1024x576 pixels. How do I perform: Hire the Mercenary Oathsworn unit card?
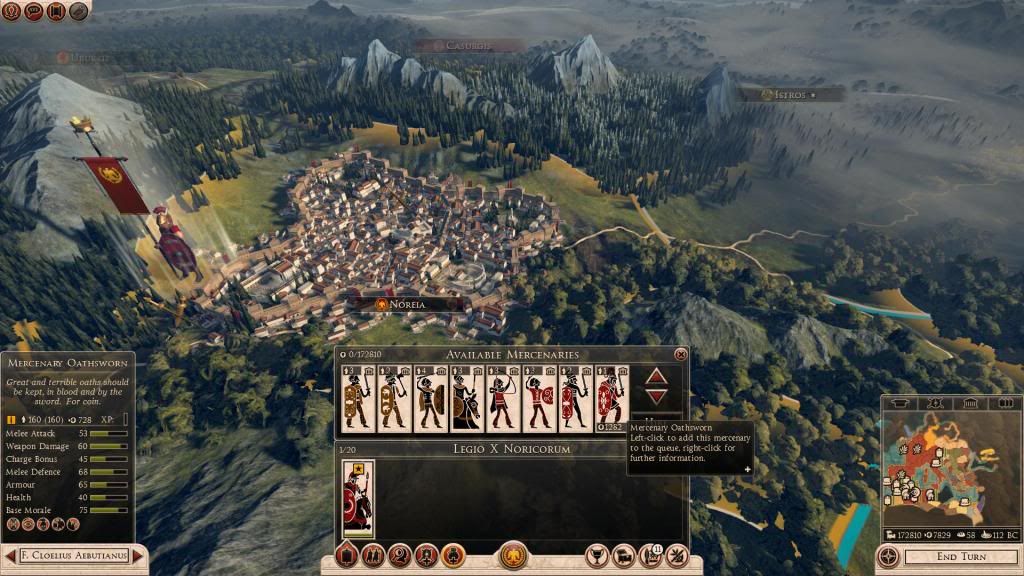tap(609, 399)
